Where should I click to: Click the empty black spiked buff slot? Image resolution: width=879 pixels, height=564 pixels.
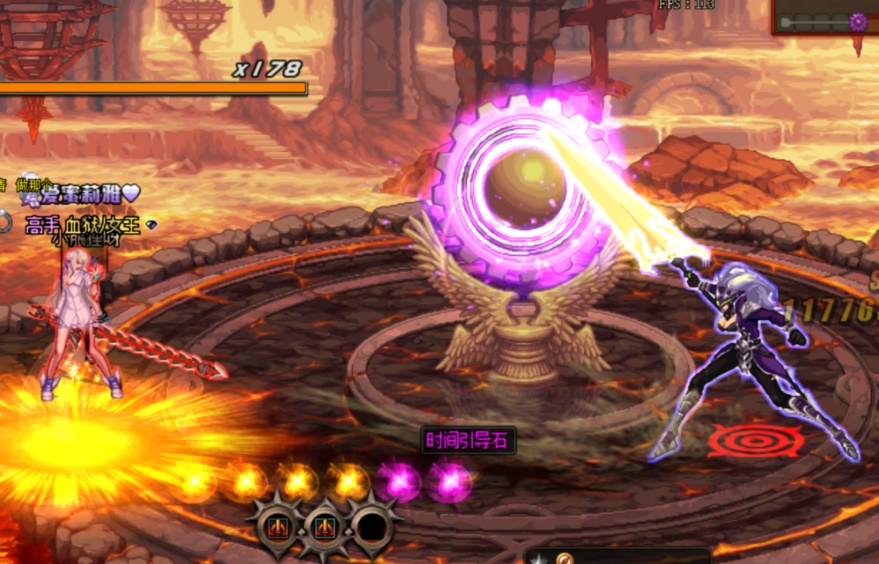pos(372,523)
